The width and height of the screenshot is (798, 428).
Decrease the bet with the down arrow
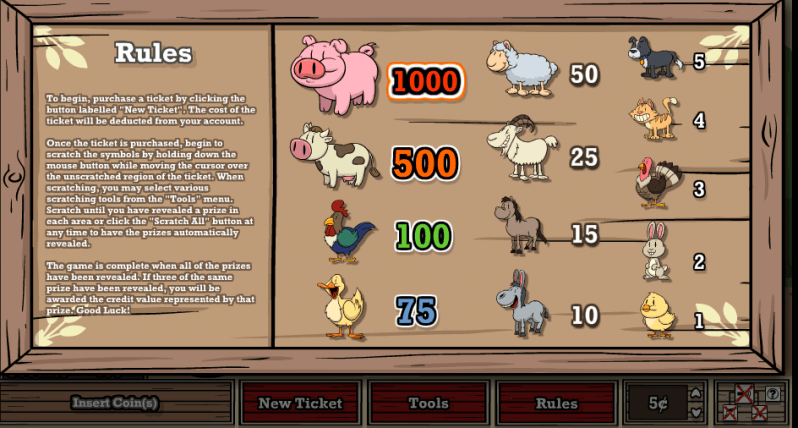(x=695, y=413)
